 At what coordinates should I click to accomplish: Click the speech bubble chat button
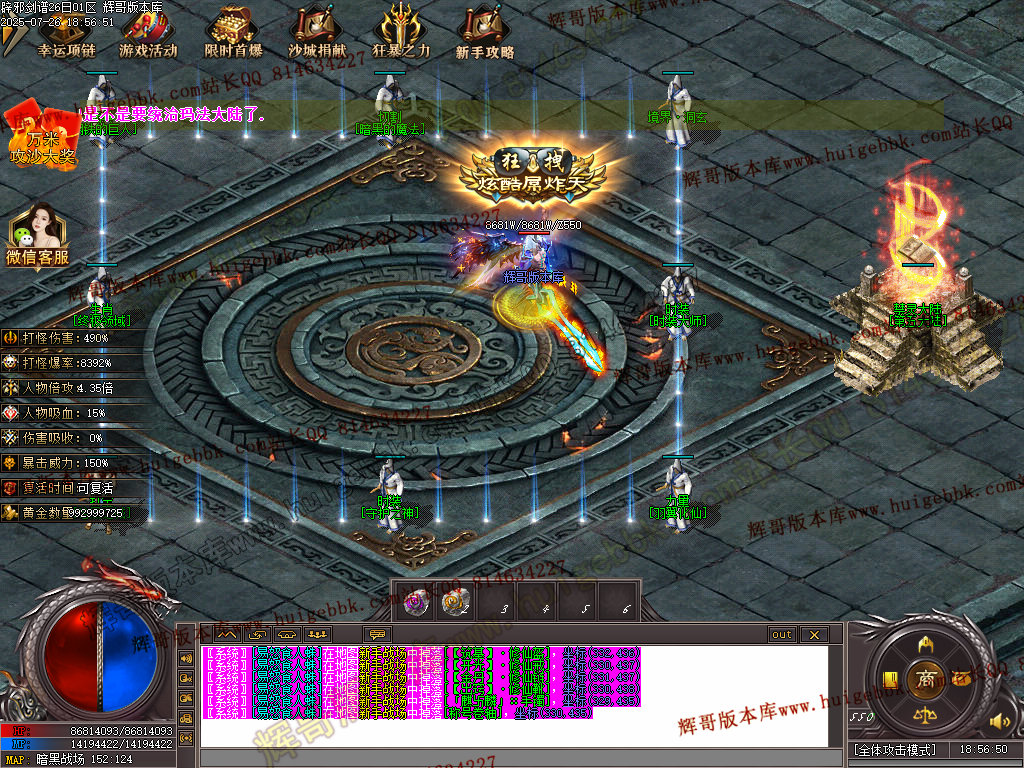click(378, 634)
